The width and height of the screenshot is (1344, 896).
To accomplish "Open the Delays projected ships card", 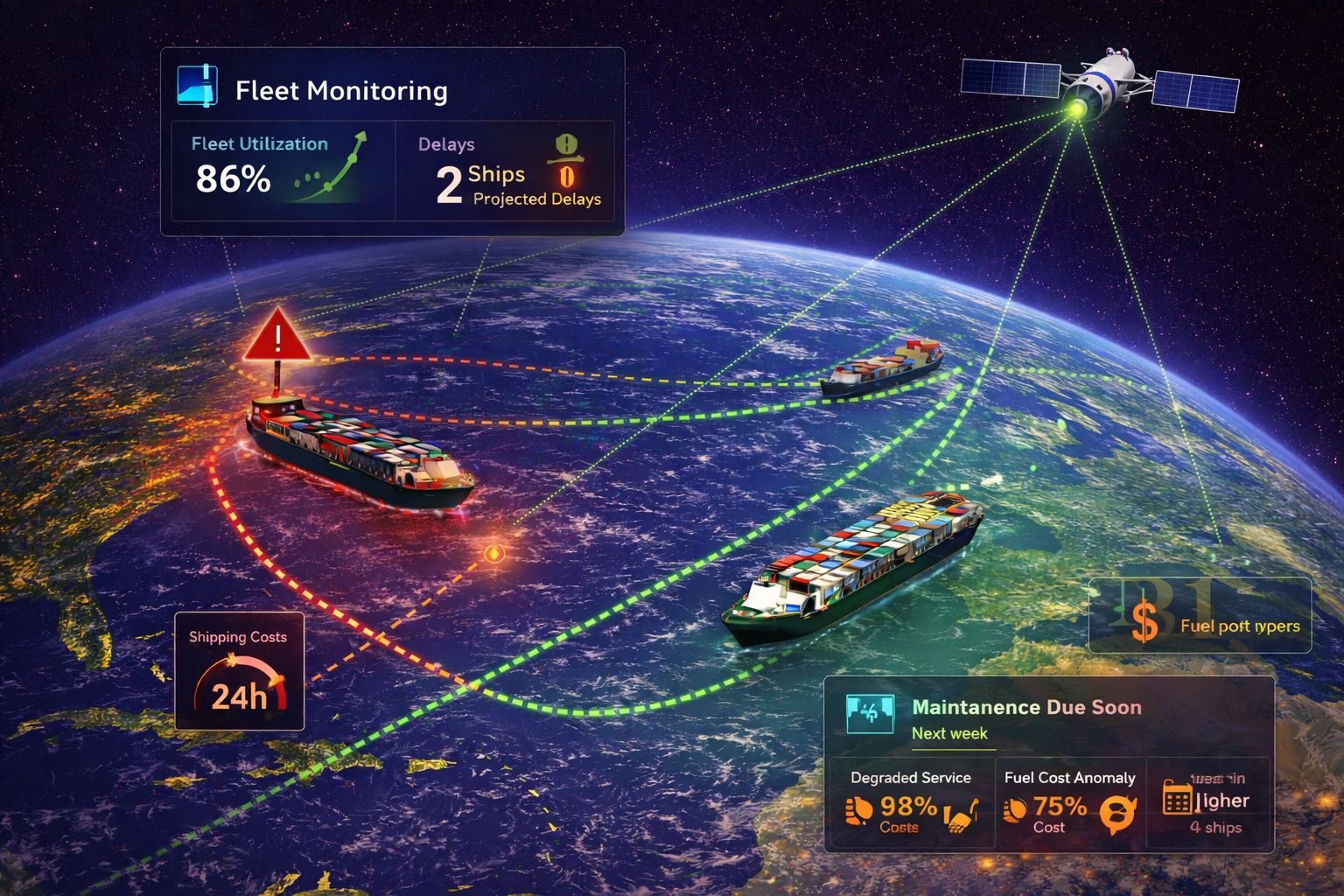I will 506,171.
